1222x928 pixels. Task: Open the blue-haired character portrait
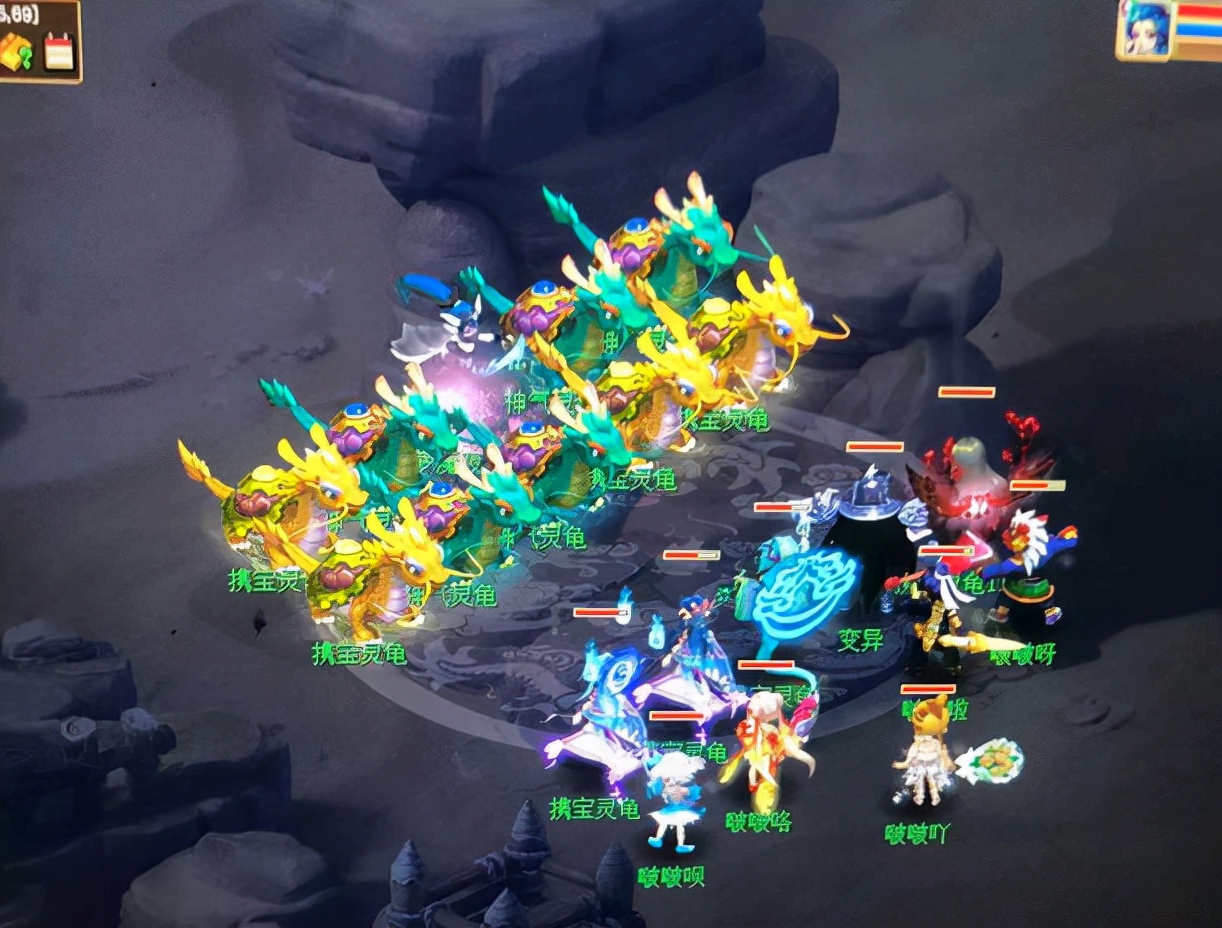(x=1144, y=31)
